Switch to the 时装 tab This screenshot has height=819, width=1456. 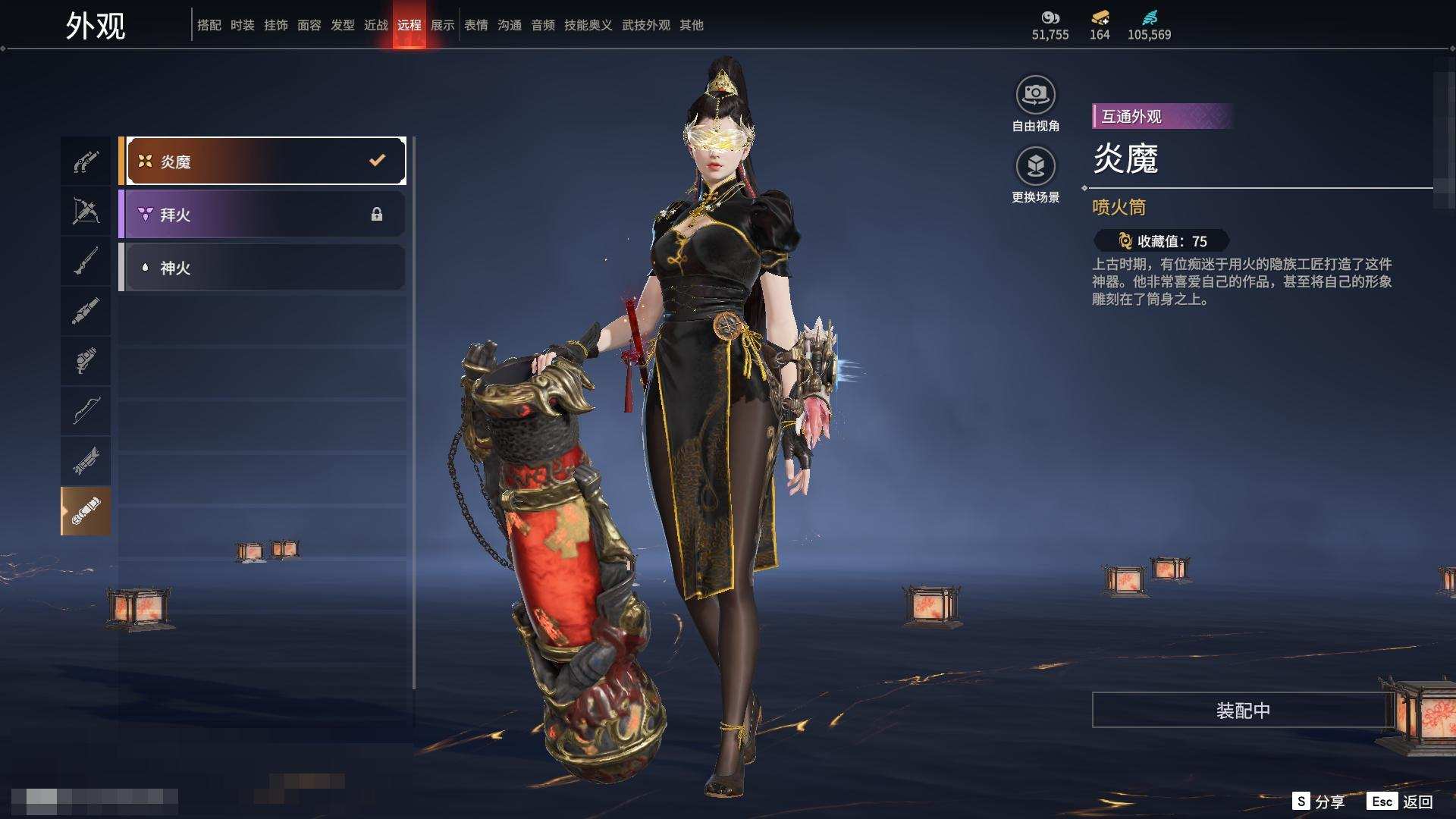coord(243,25)
